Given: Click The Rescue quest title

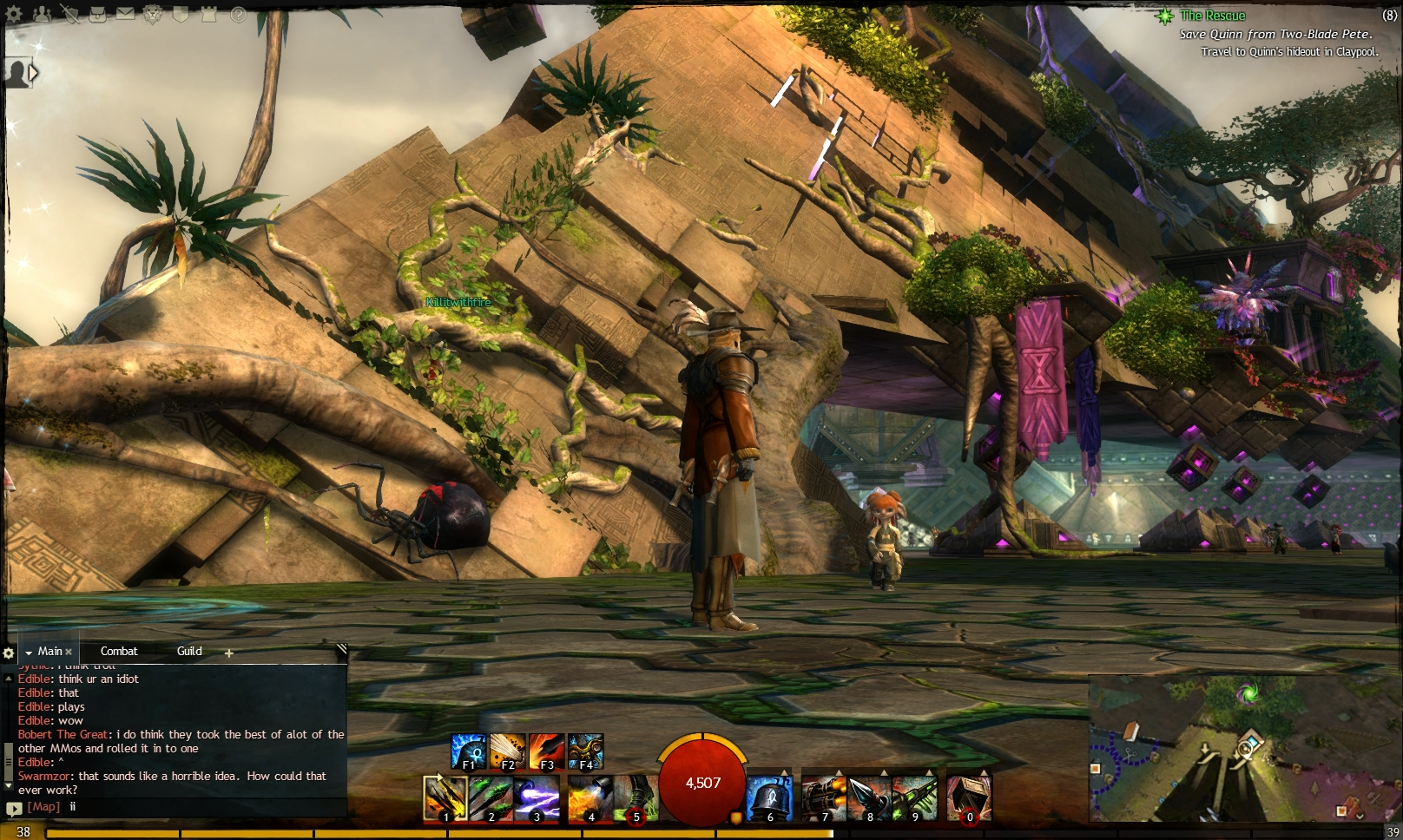Looking at the screenshot, I should 1213,15.
